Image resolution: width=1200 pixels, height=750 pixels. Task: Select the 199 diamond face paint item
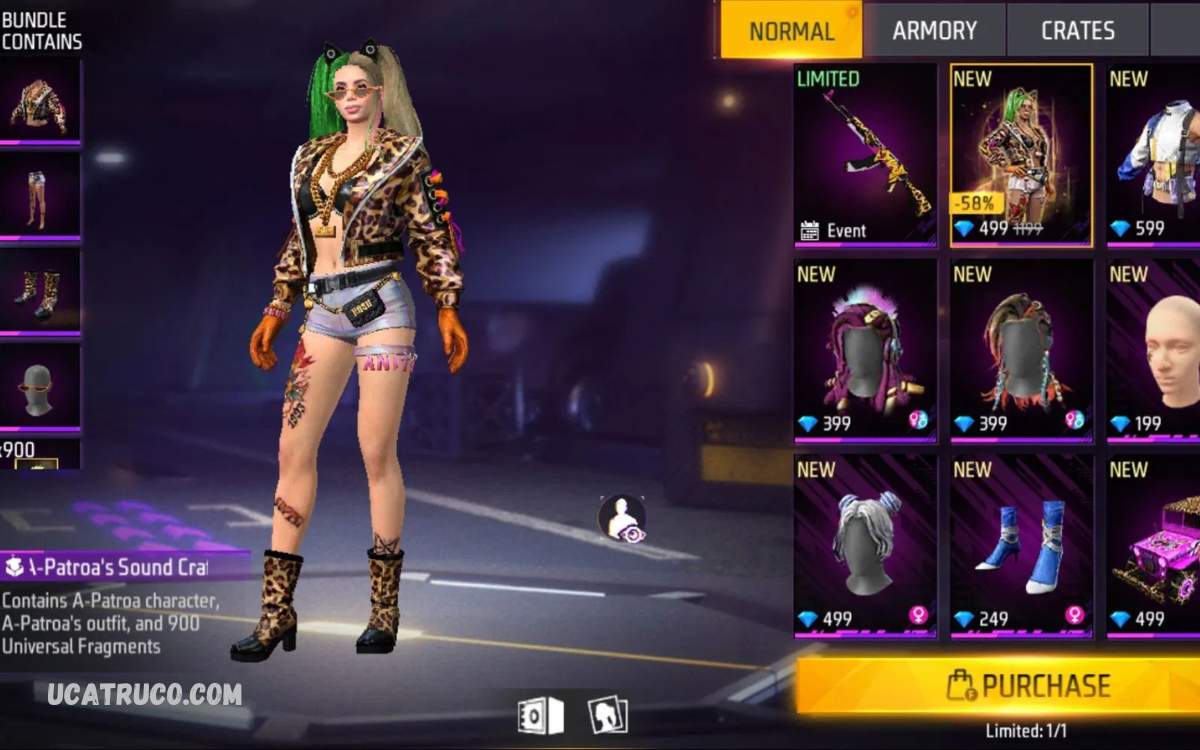[1155, 350]
